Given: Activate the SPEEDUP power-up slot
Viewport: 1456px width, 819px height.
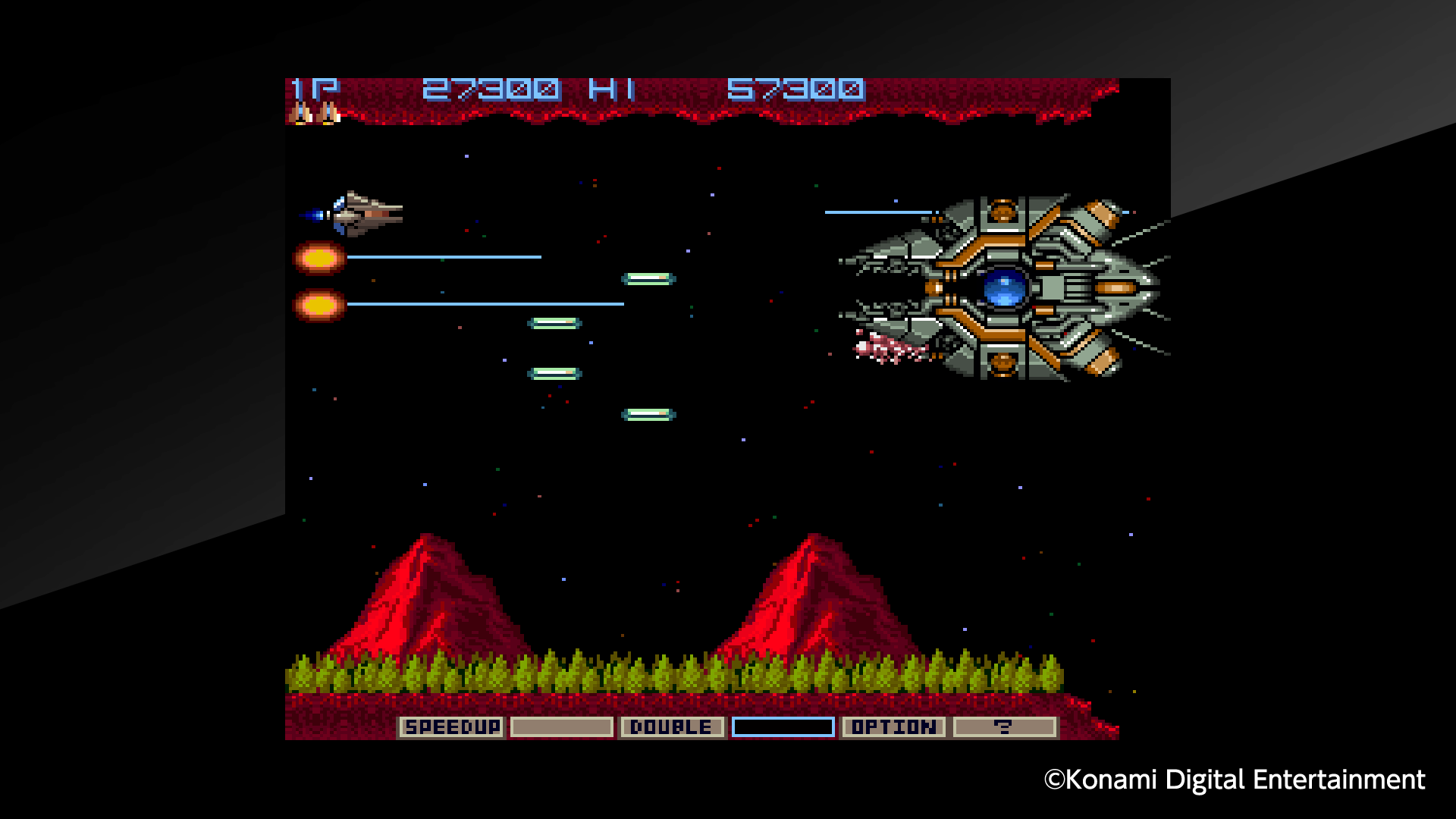Looking at the screenshot, I should 453,726.
